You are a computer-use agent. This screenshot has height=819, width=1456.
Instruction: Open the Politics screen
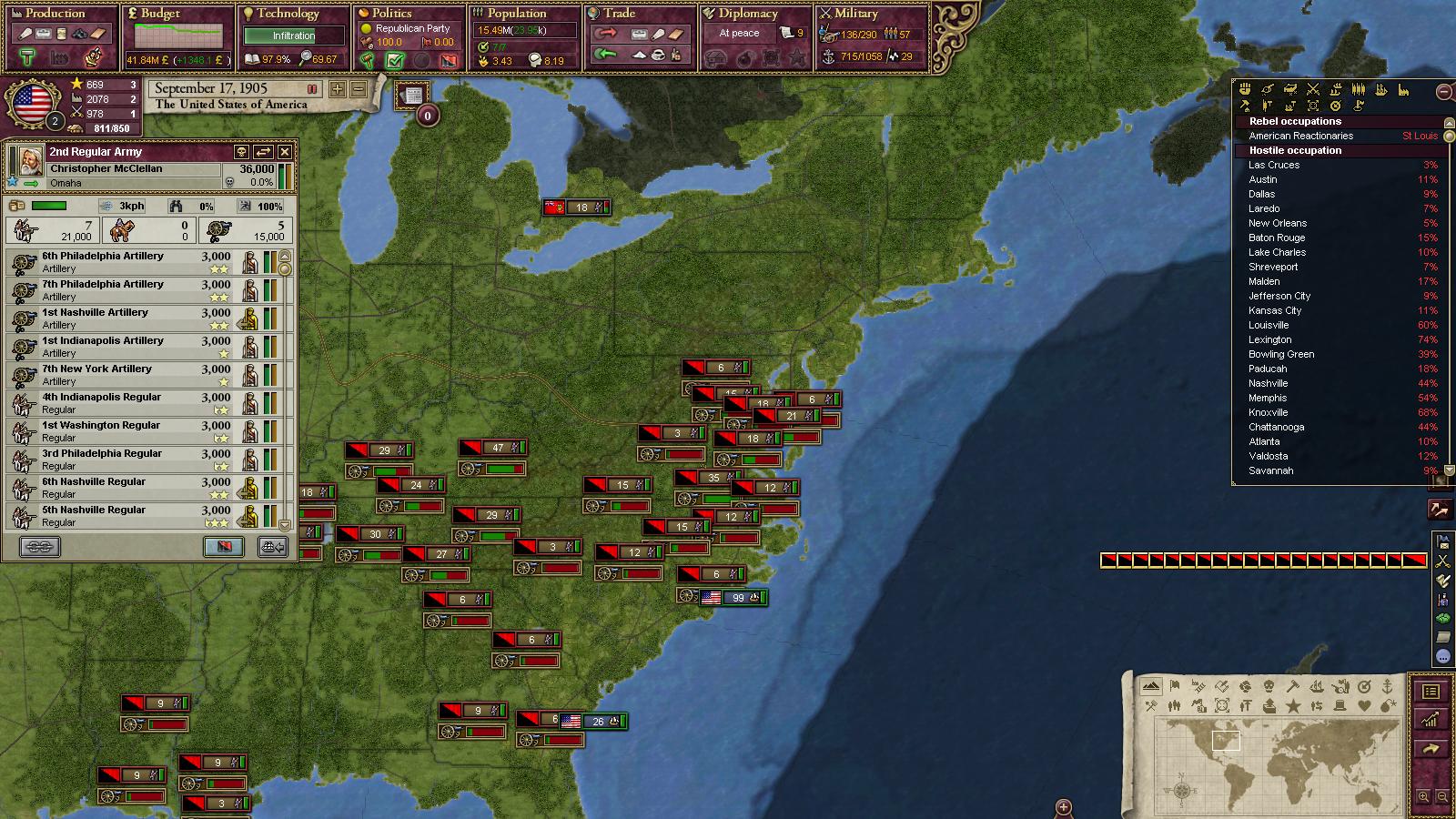pos(392,13)
